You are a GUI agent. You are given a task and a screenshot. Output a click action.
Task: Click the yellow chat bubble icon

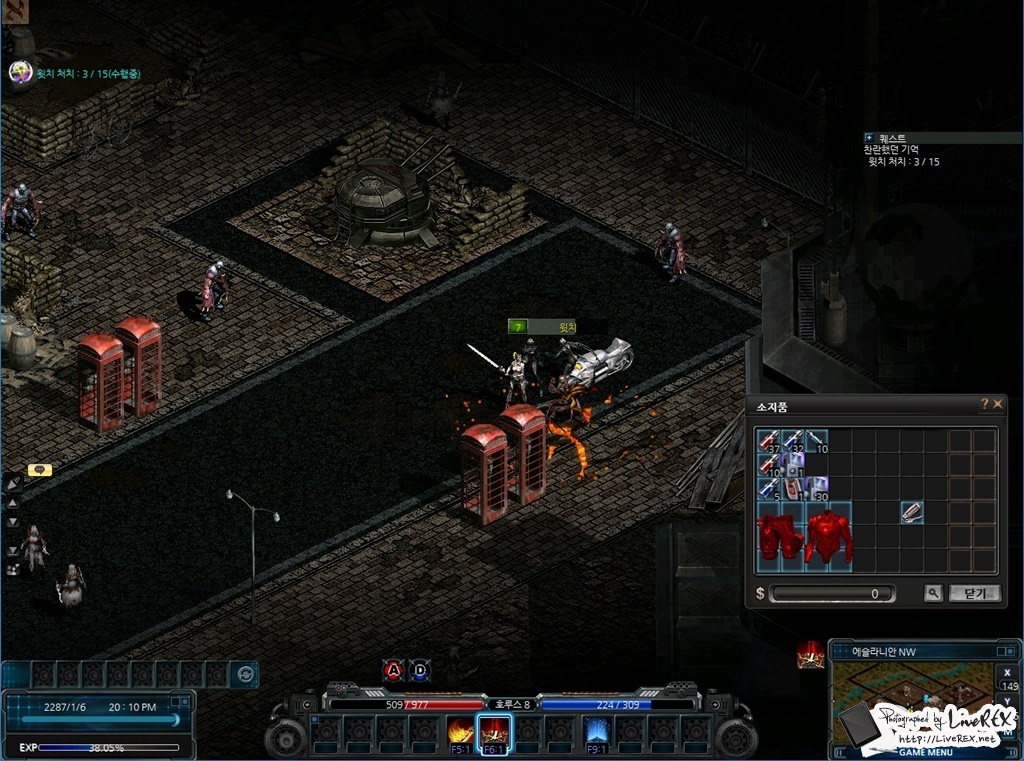[x=40, y=469]
